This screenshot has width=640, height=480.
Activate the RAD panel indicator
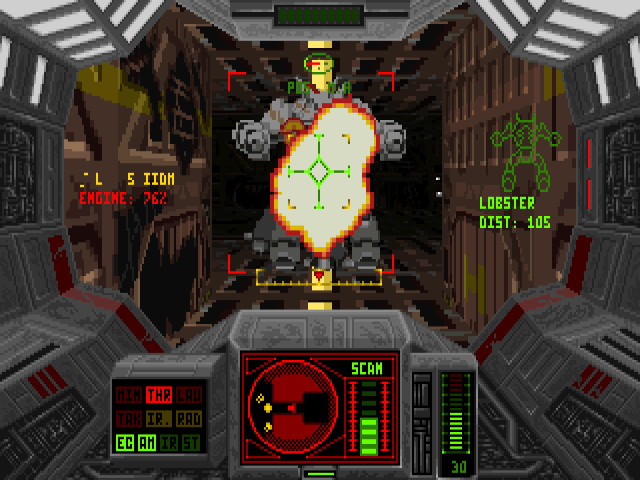188,417
